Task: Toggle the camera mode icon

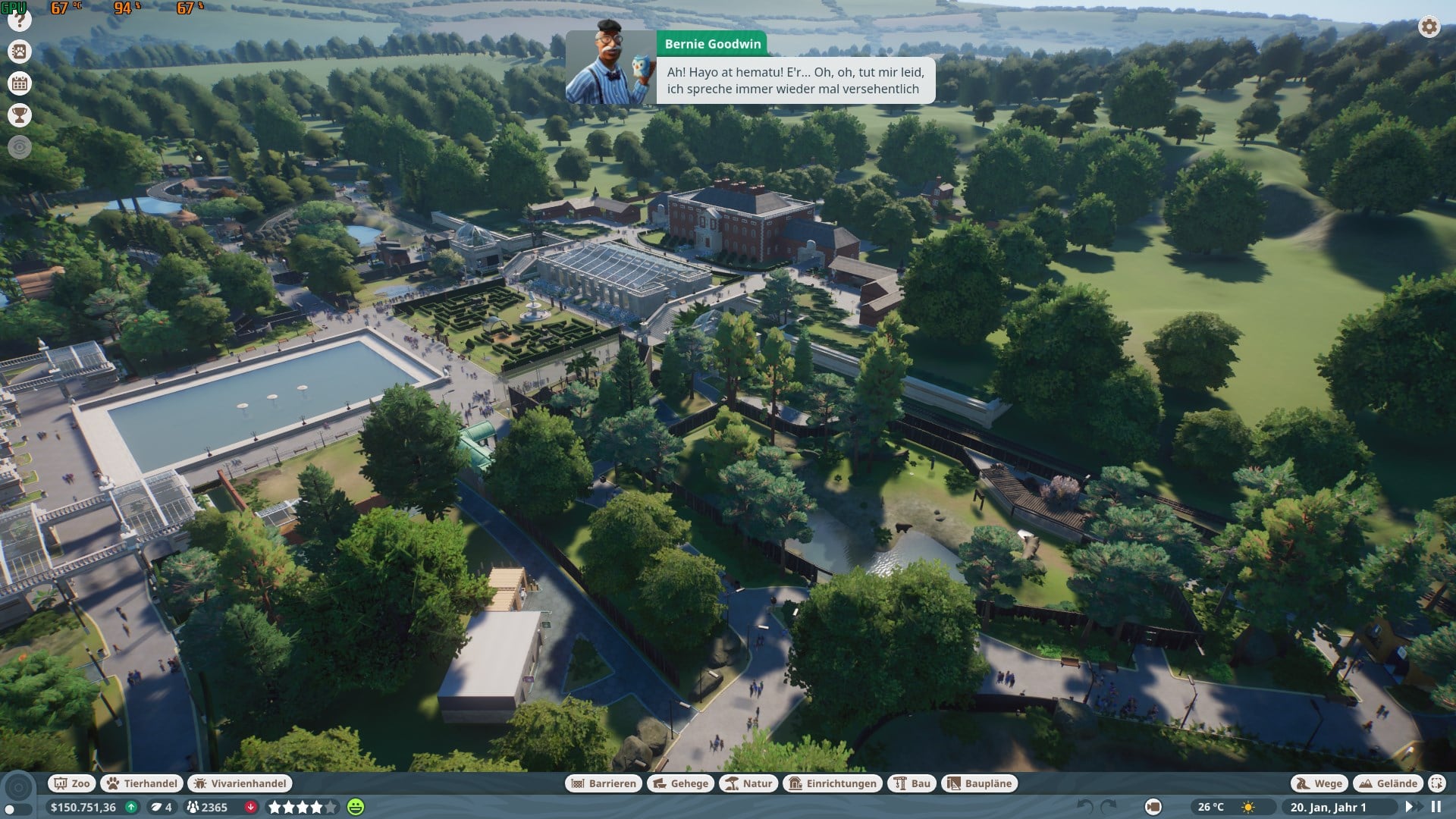Action: [x=1153, y=807]
